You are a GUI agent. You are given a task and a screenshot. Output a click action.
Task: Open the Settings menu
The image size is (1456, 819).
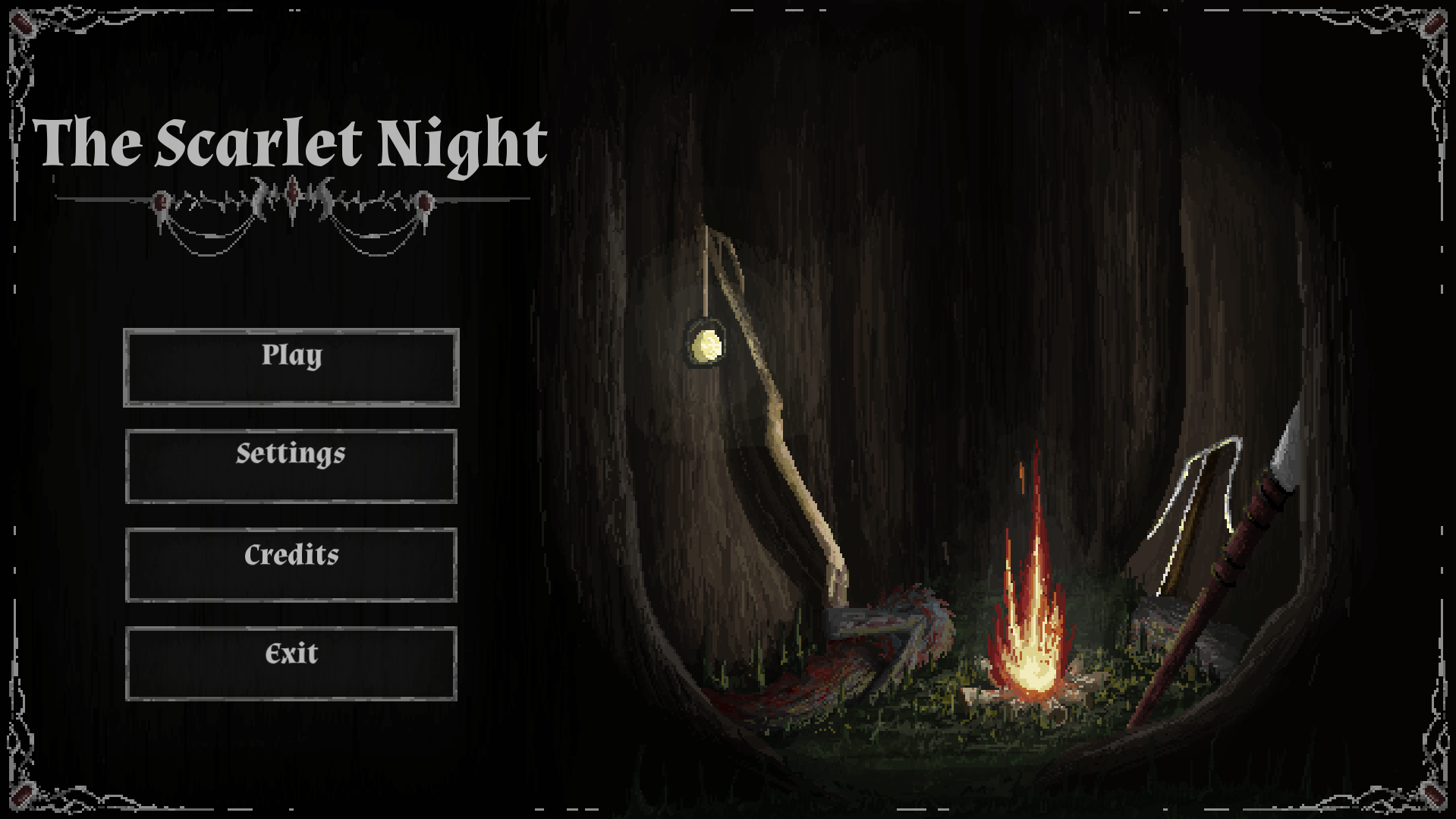point(291,465)
